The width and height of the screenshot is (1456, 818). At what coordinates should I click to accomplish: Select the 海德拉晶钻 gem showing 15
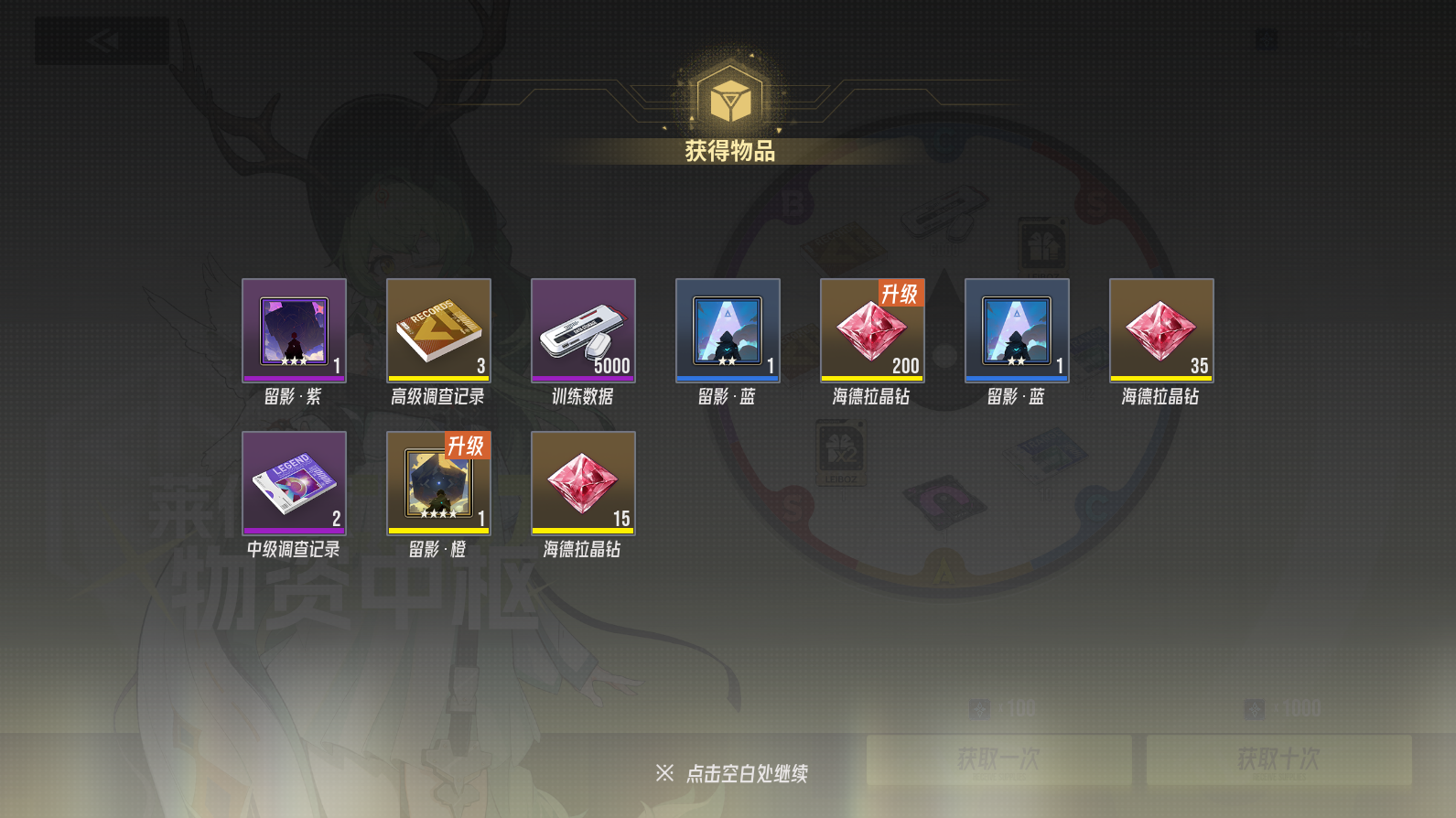[583, 482]
